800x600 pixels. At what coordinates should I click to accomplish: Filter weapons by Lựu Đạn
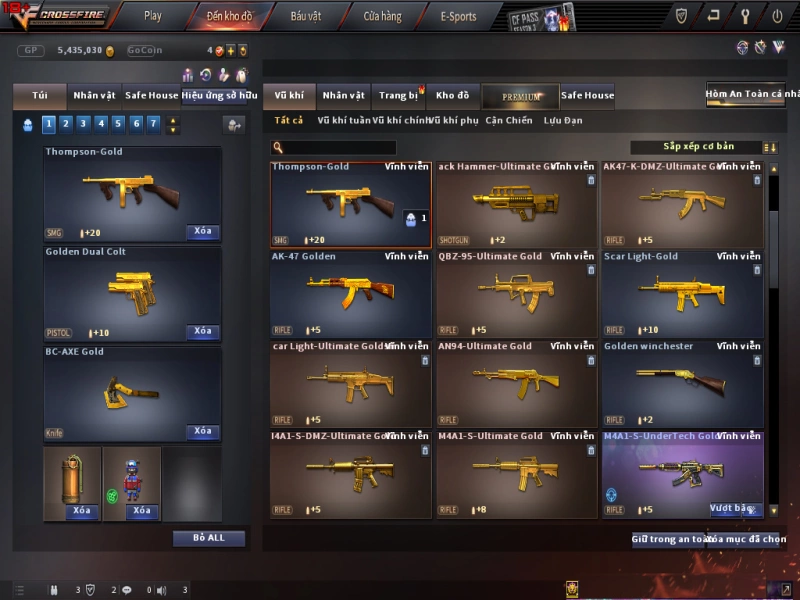(563, 120)
